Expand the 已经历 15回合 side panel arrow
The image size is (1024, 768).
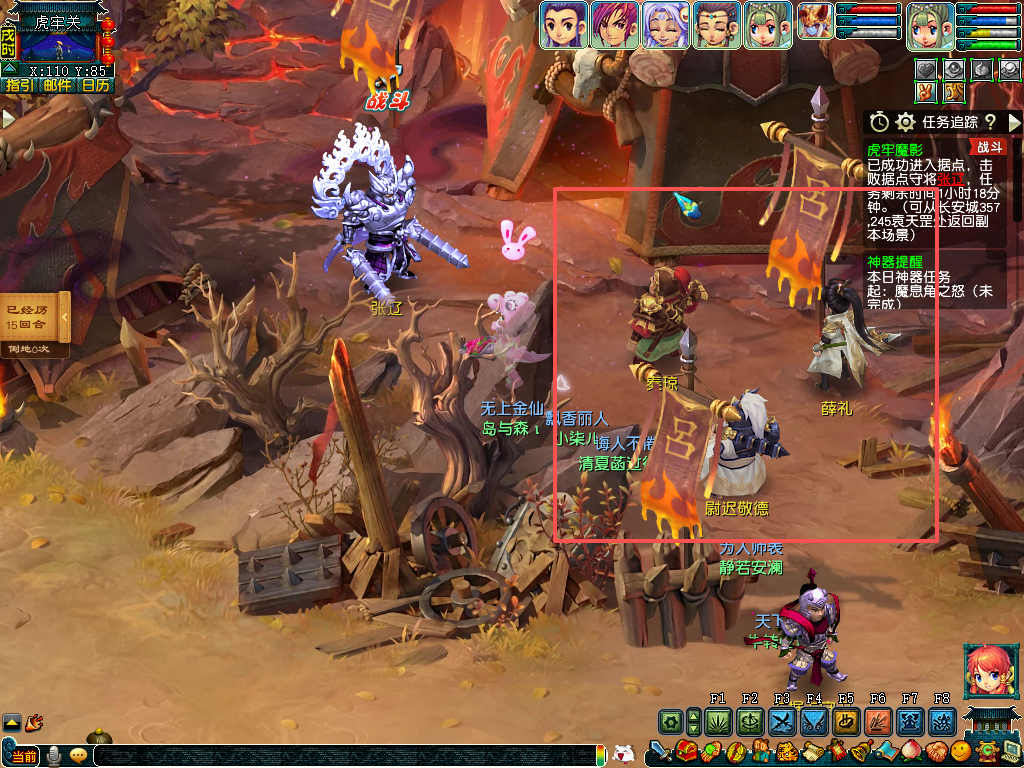65,318
